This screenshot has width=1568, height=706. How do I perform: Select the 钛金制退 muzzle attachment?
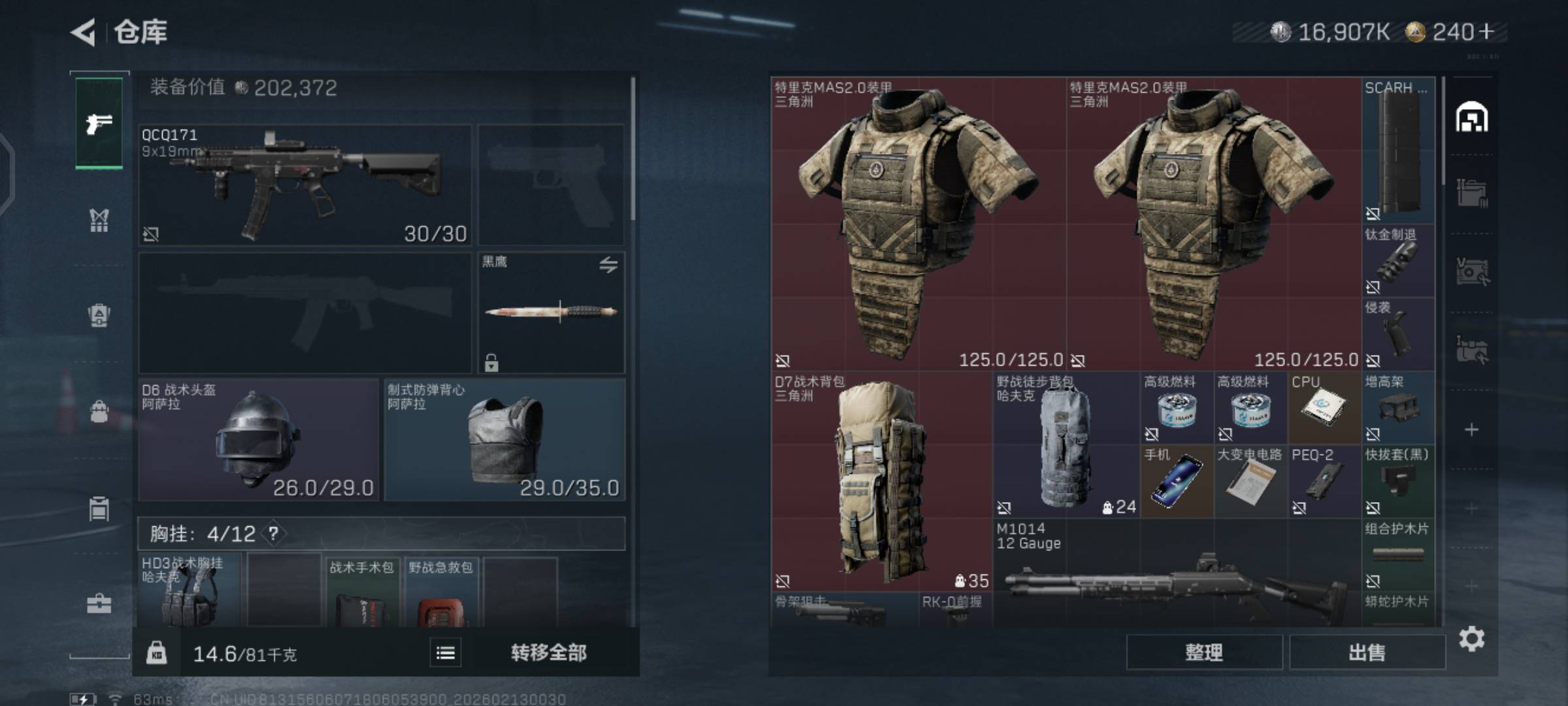(1397, 261)
